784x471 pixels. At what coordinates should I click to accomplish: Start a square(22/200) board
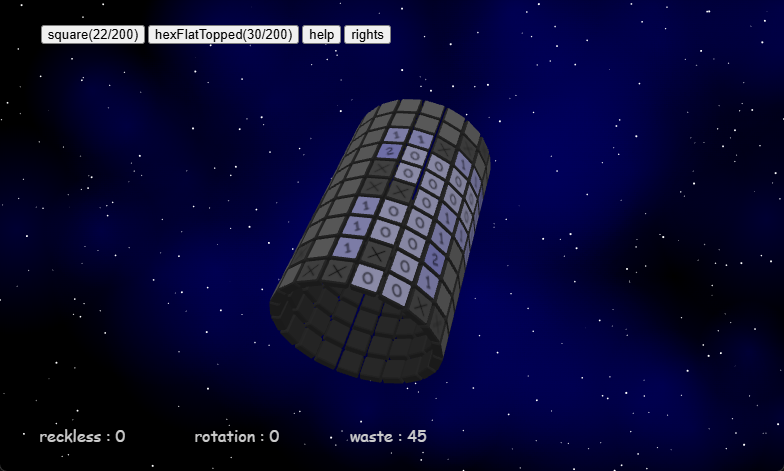pyautogui.click(x=93, y=34)
